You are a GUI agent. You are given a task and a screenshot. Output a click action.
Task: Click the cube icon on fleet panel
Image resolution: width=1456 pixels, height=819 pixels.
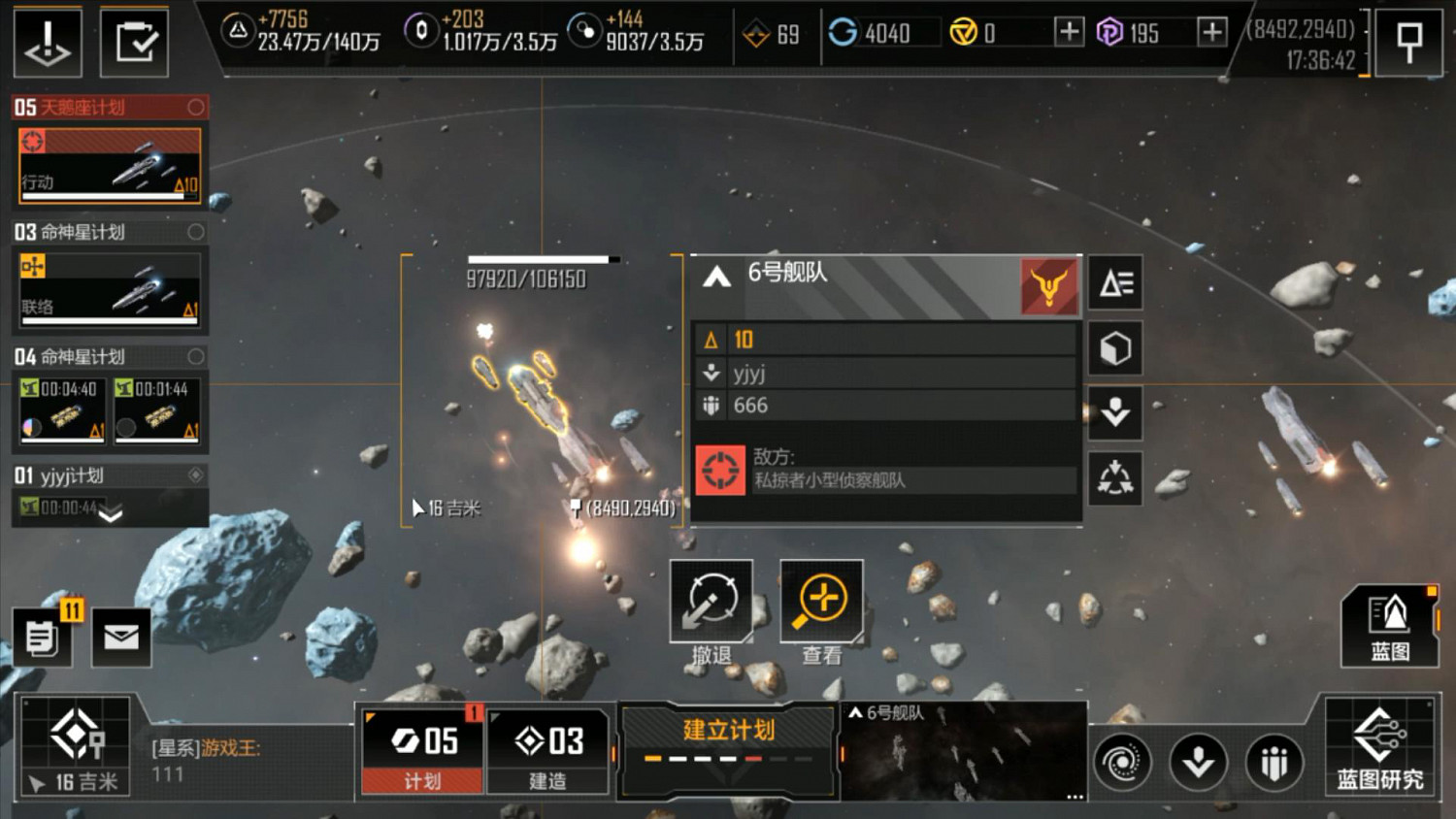[x=1115, y=348]
